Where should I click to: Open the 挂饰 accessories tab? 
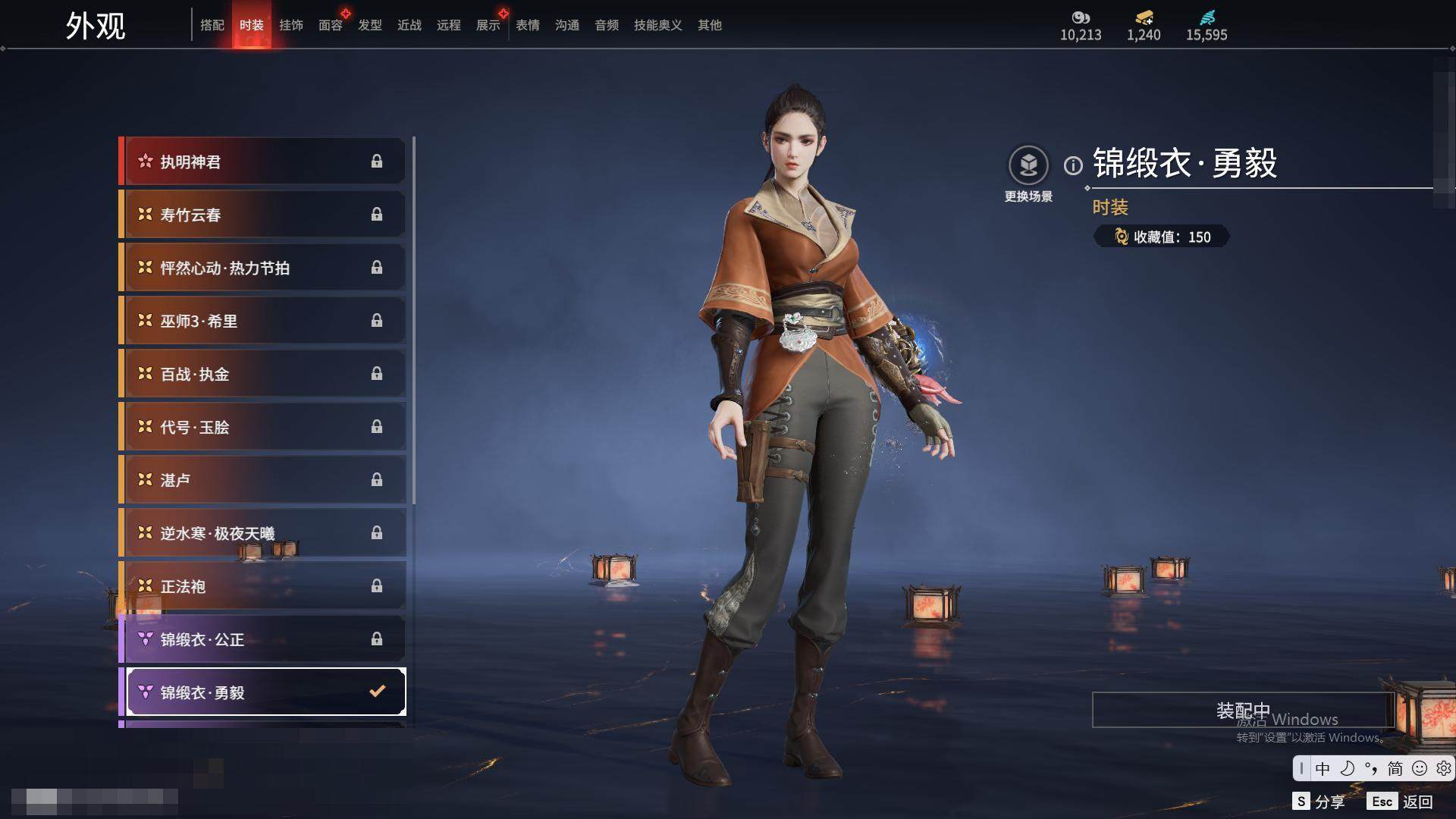291,25
